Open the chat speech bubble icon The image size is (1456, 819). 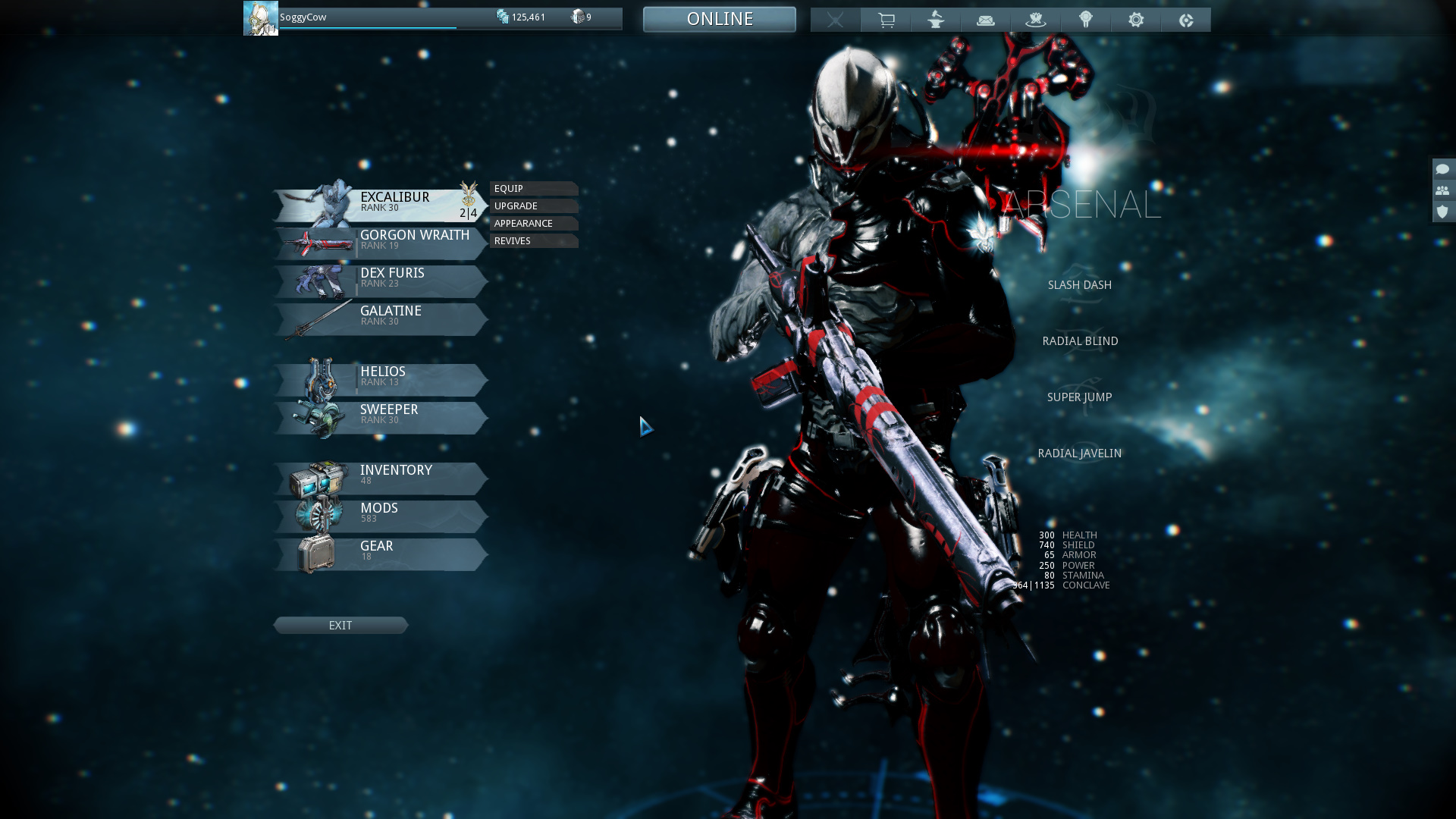click(1442, 169)
